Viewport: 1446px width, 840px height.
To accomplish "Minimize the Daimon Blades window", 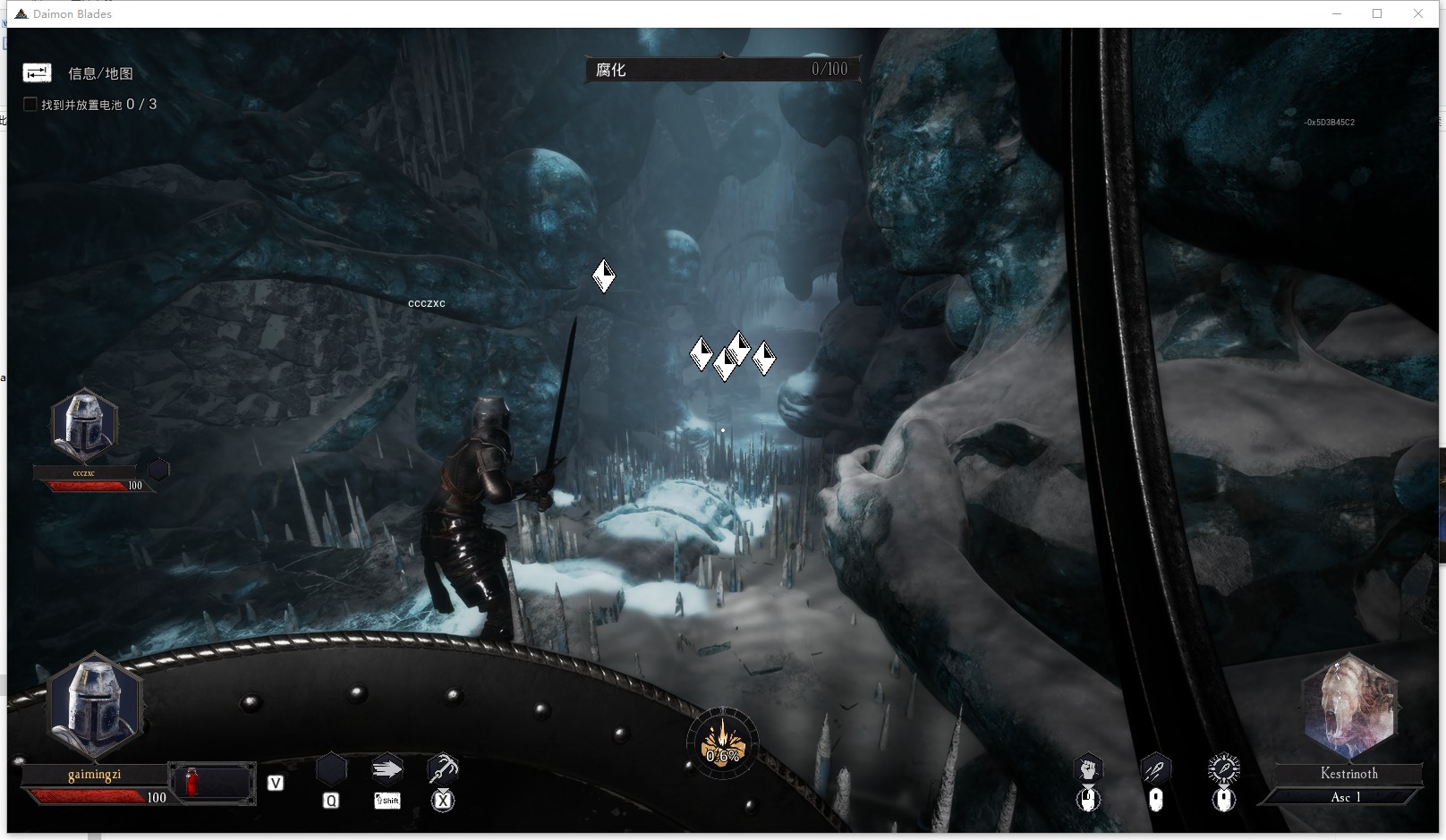I will click(1338, 13).
